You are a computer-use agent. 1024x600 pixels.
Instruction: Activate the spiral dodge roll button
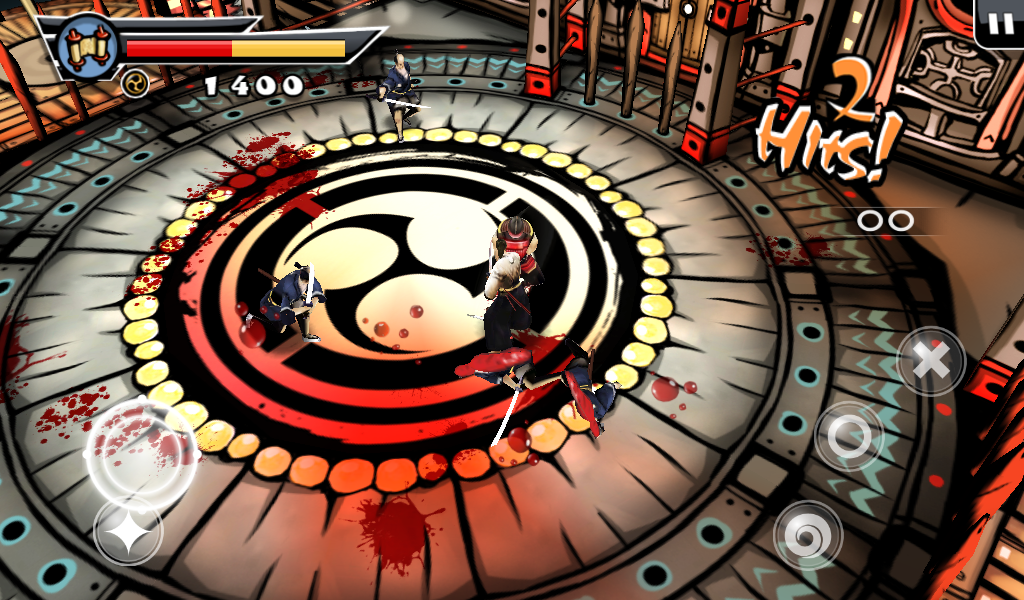[x=808, y=534]
